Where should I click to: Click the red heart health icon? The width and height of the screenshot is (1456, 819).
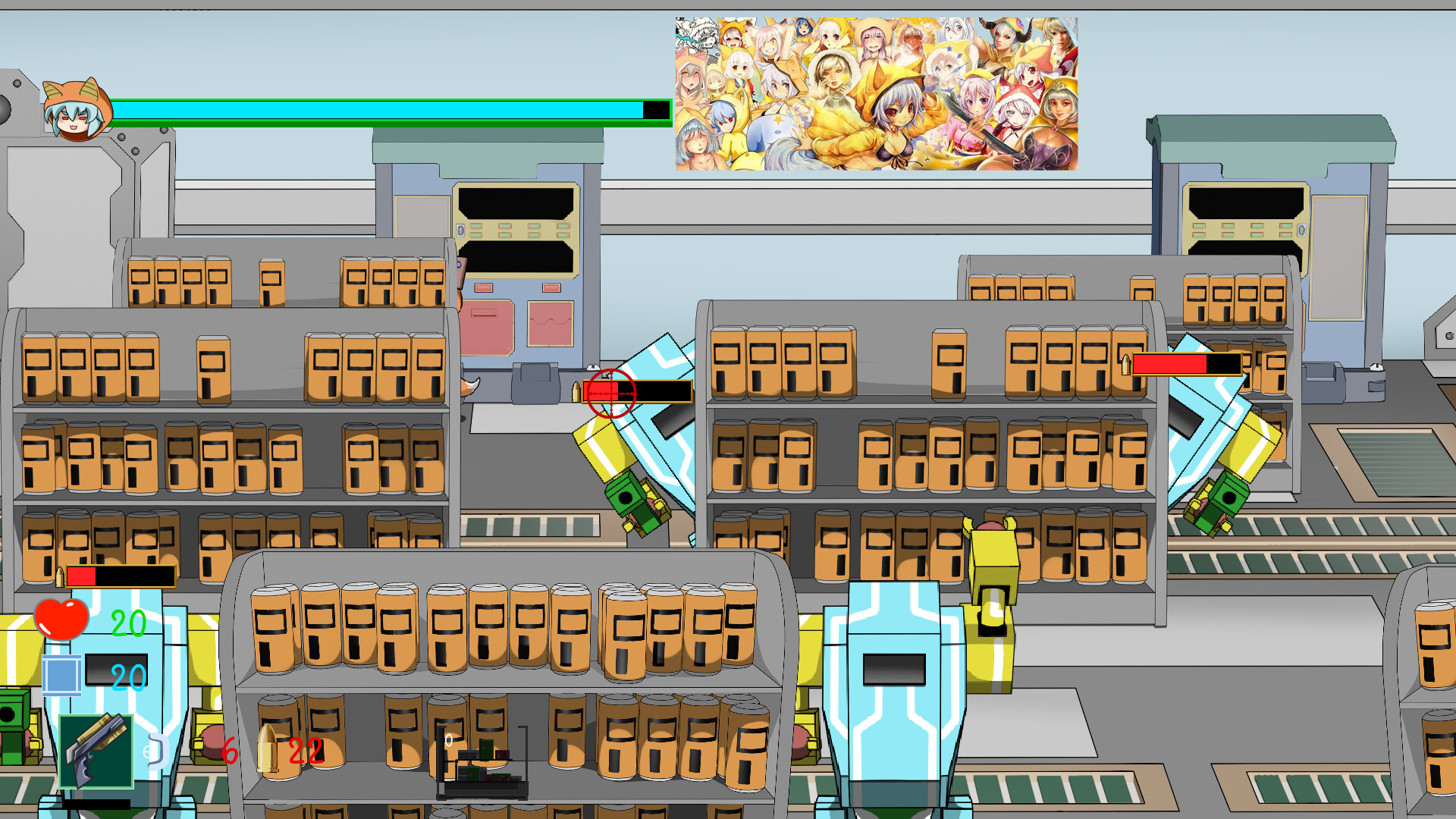tap(61, 618)
